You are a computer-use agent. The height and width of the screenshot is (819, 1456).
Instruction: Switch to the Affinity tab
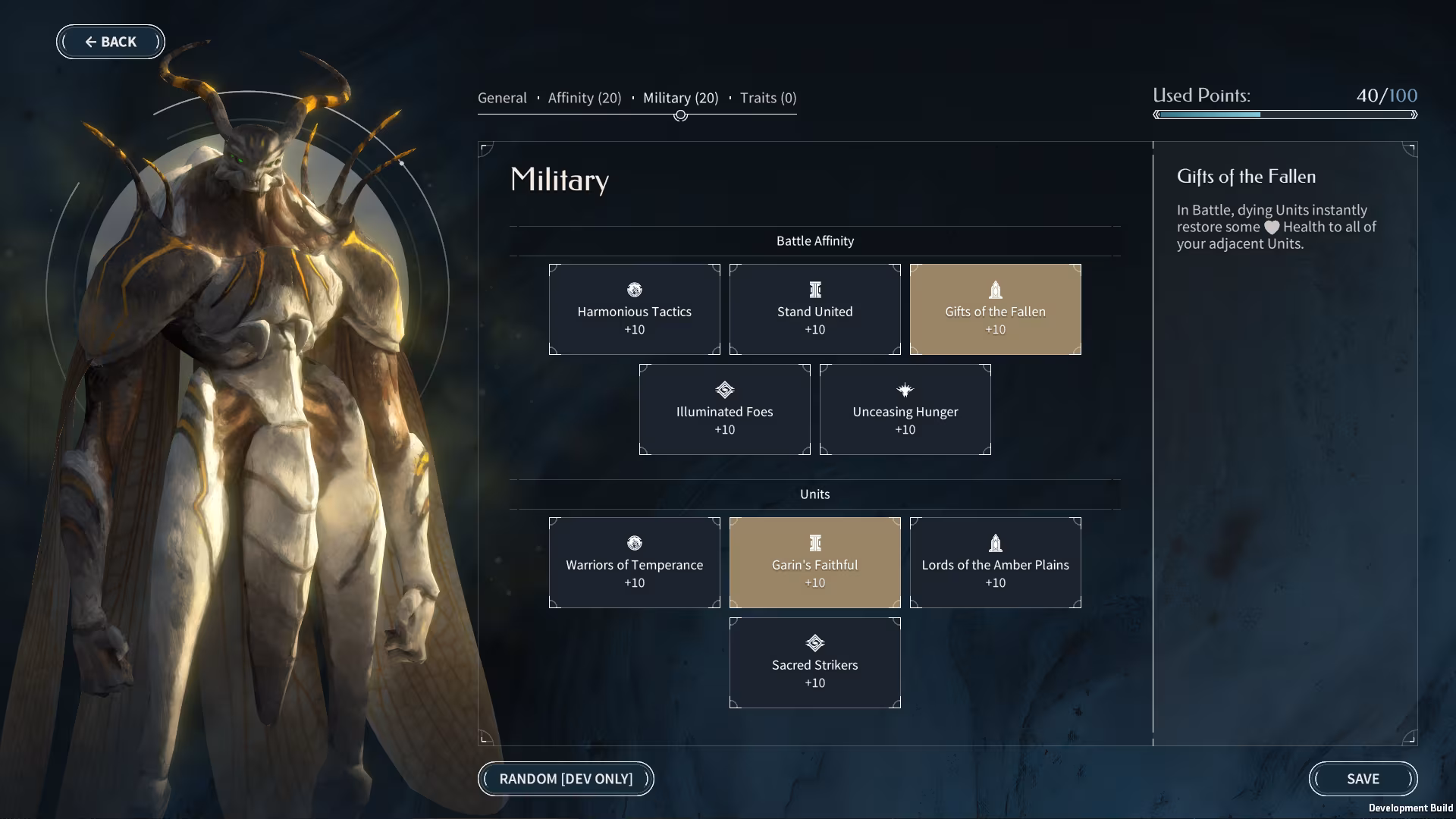coord(584,98)
